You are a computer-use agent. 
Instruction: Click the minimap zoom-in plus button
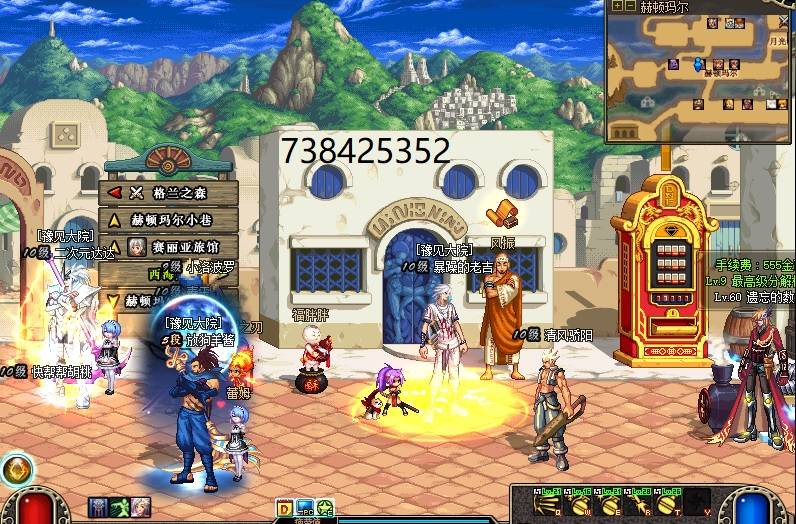coord(617,6)
